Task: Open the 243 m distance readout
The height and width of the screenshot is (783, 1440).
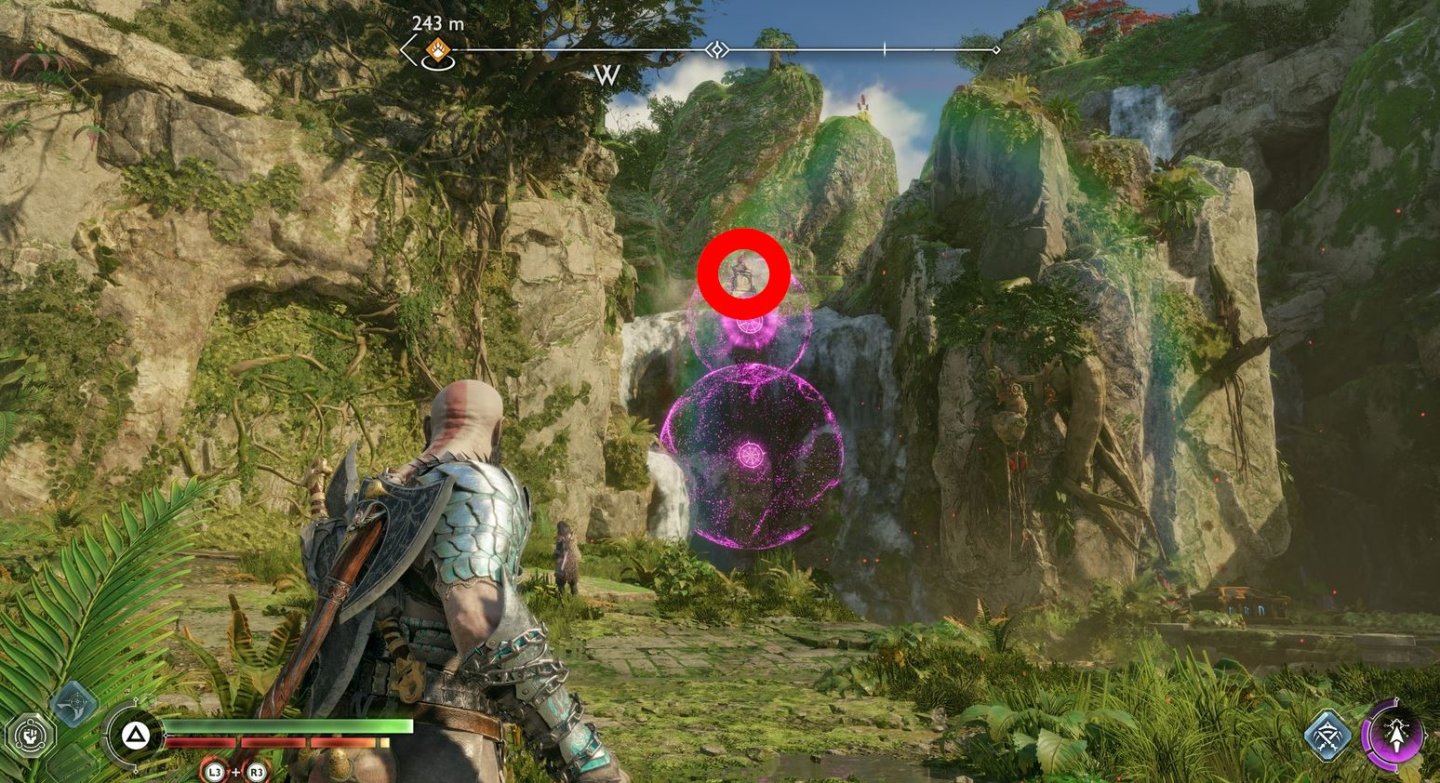Action: tap(437, 24)
